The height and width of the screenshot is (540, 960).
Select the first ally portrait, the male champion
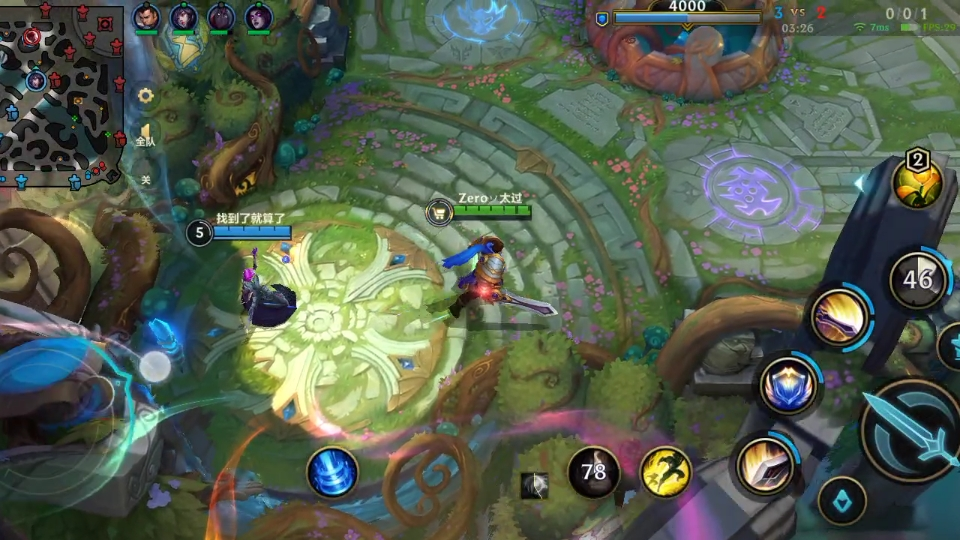(146, 17)
